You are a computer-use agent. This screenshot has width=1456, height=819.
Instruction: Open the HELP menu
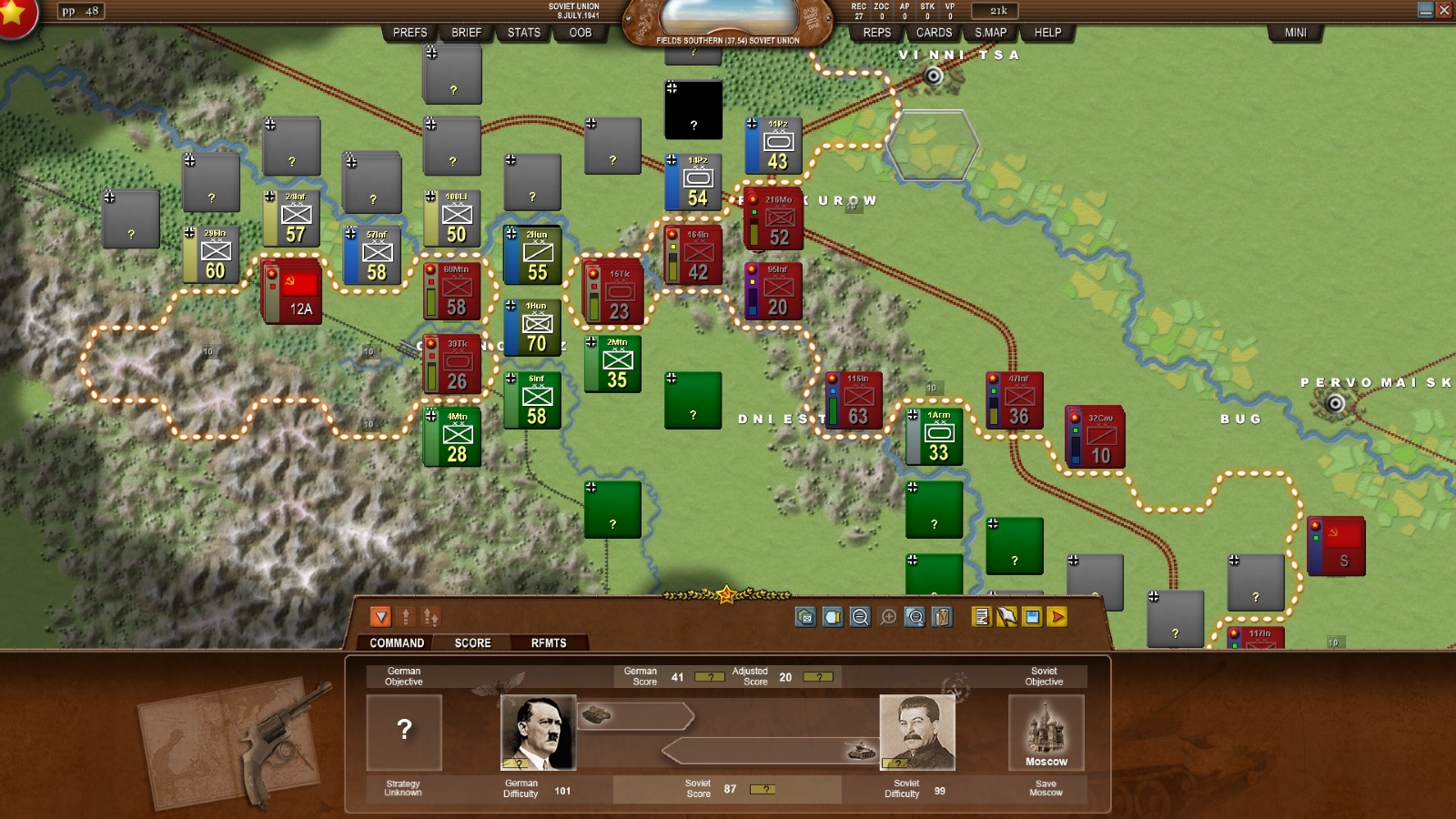pos(1047,33)
